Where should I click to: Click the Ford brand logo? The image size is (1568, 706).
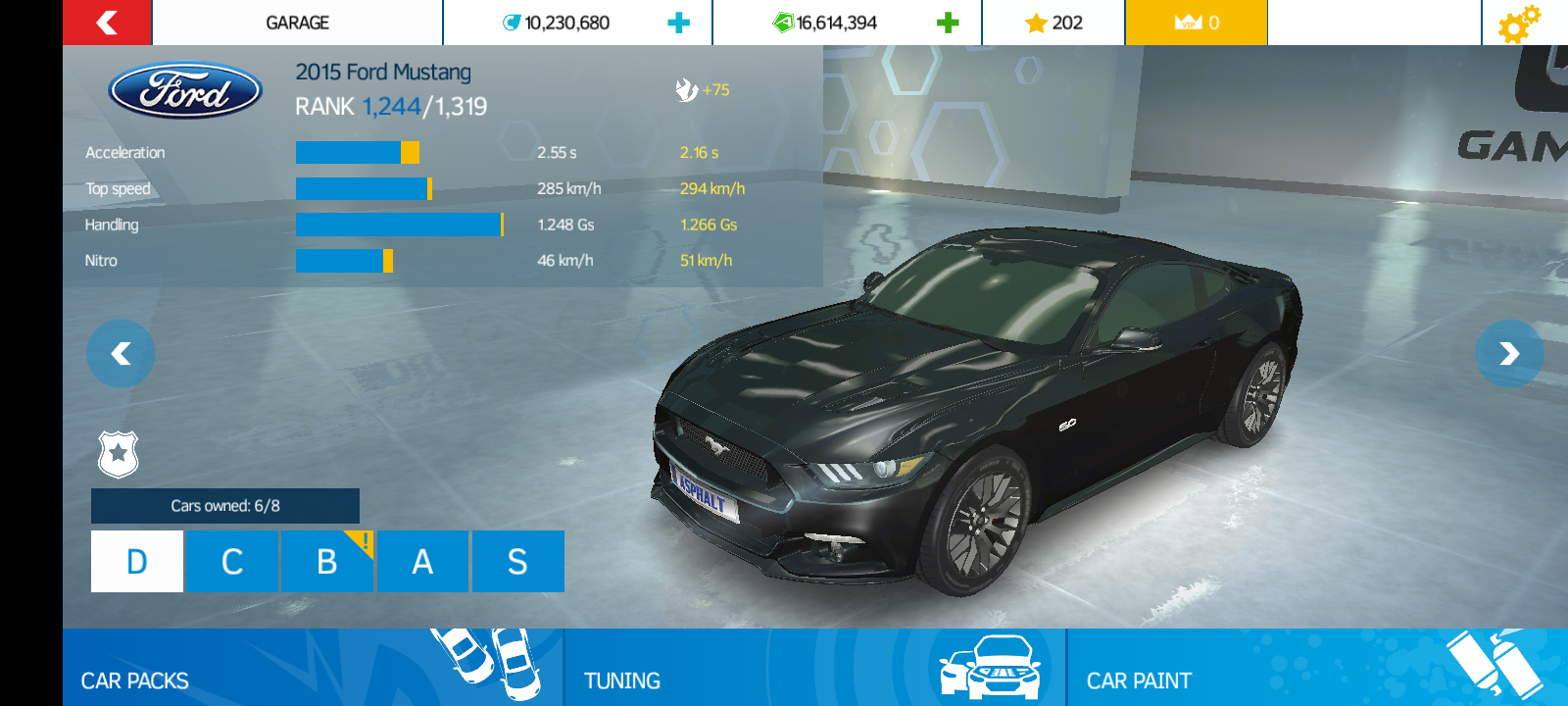tap(185, 90)
